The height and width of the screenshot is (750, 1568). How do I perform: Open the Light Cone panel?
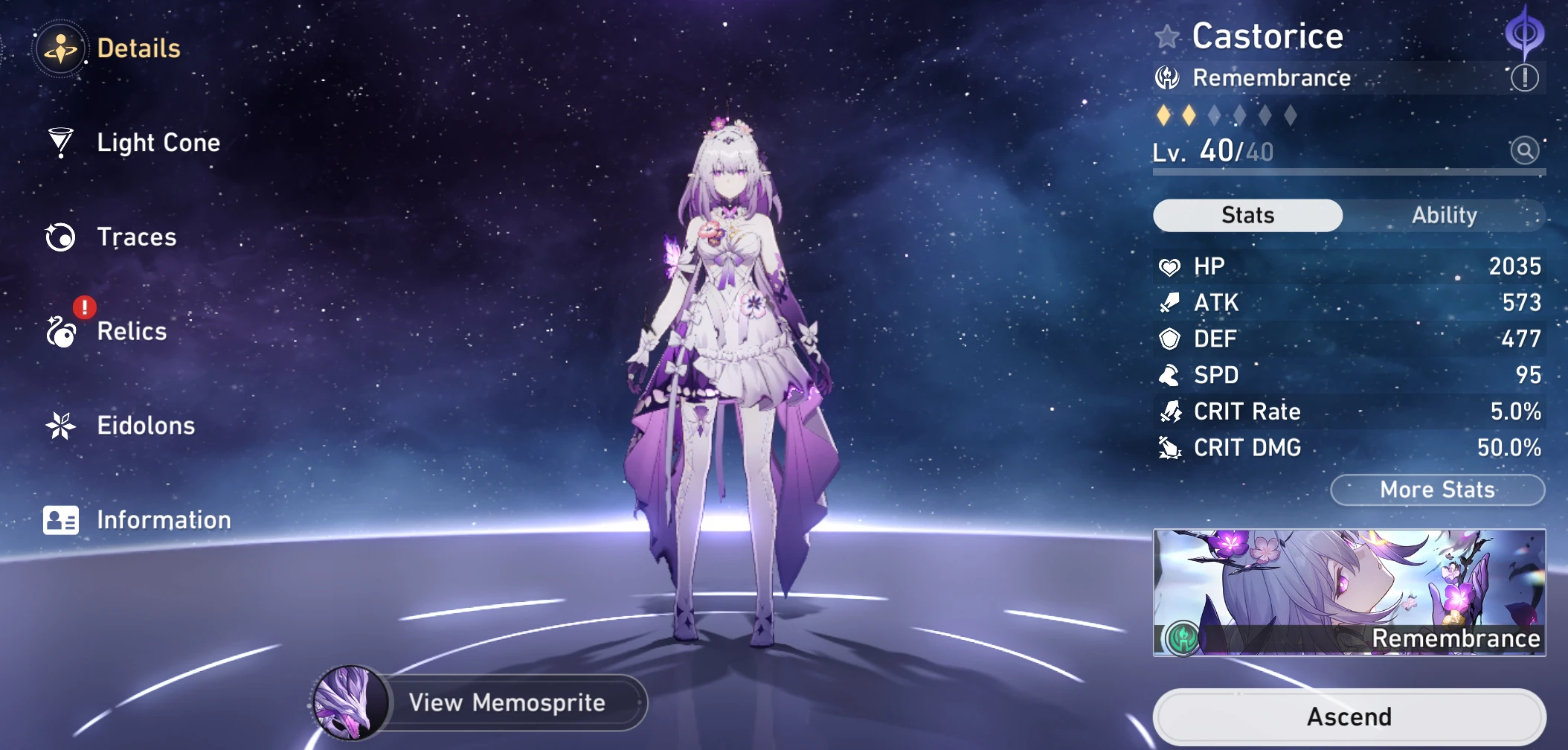pyautogui.click(x=158, y=143)
